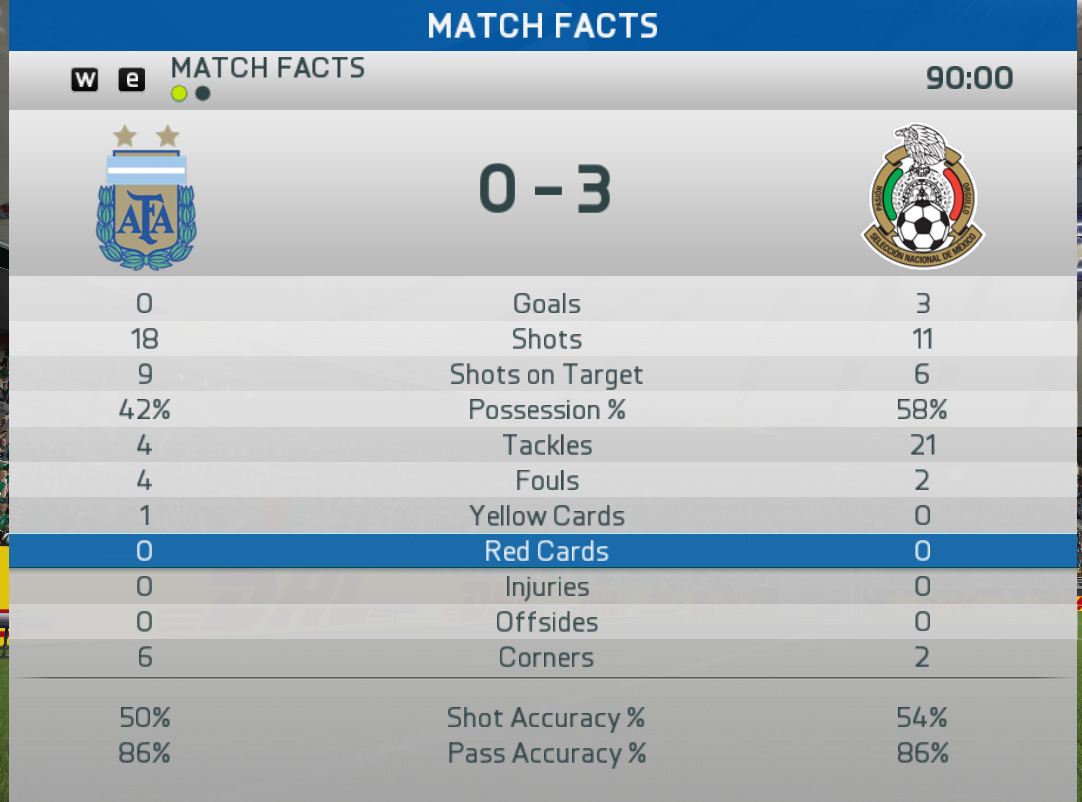Viewport: 1082px width, 802px height.
Task: Choose the Corners stat row
Action: (x=546, y=658)
